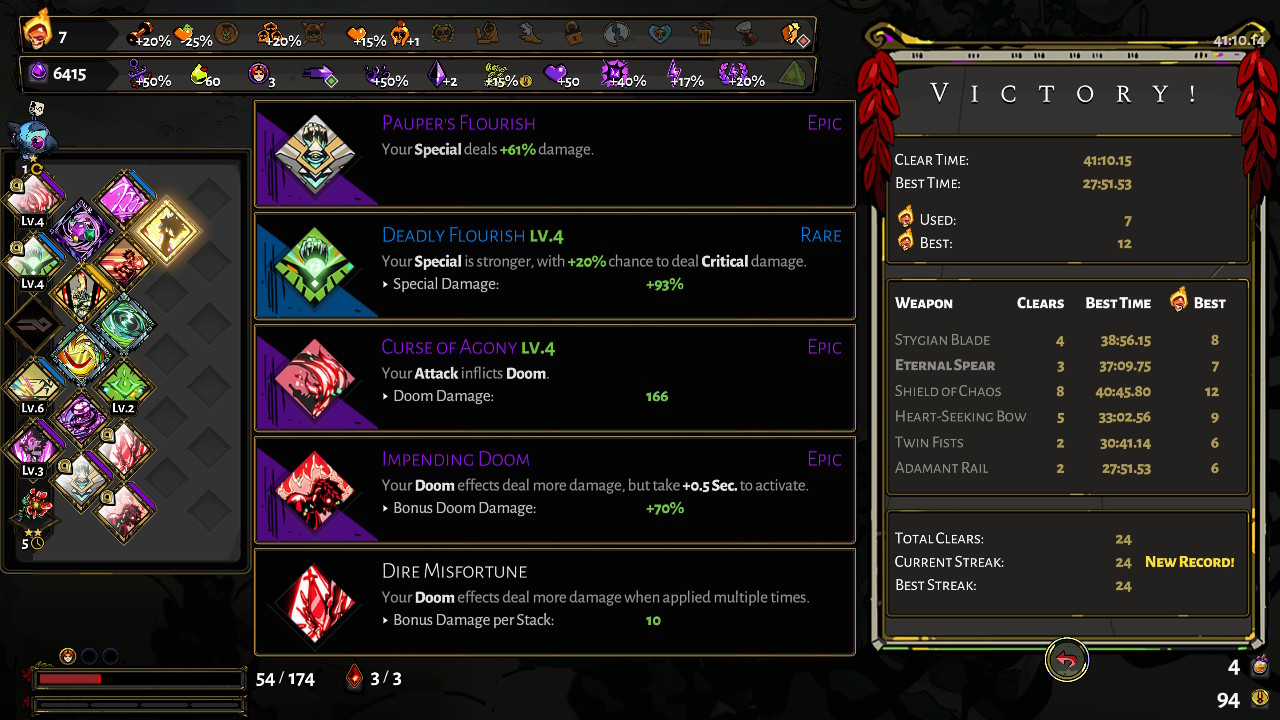The width and height of the screenshot is (1280, 720).
Task: Click the Heart-Seeking Bow record row
Action: coord(1066,417)
